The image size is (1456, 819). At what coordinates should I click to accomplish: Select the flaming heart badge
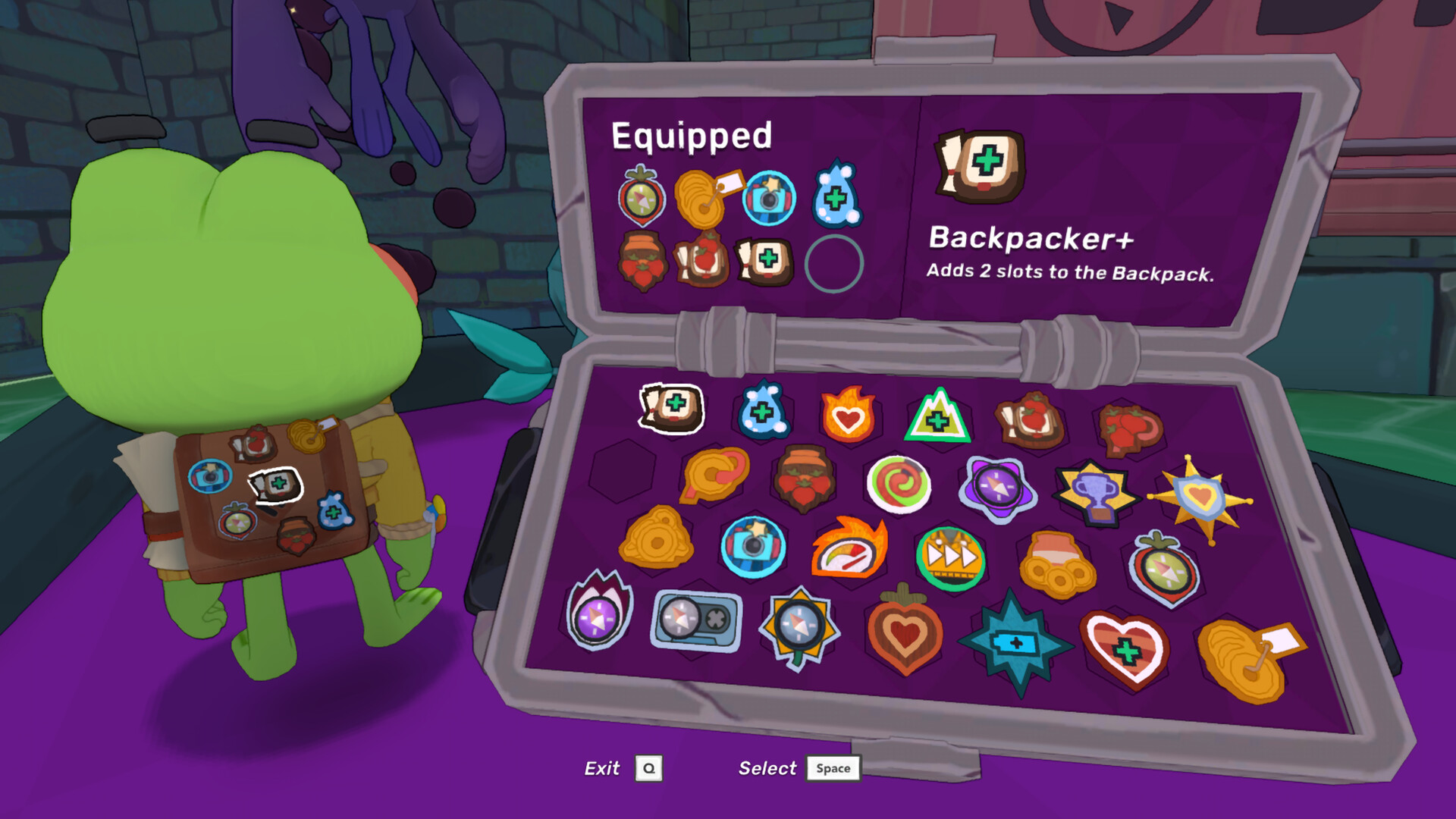(848, 416)
